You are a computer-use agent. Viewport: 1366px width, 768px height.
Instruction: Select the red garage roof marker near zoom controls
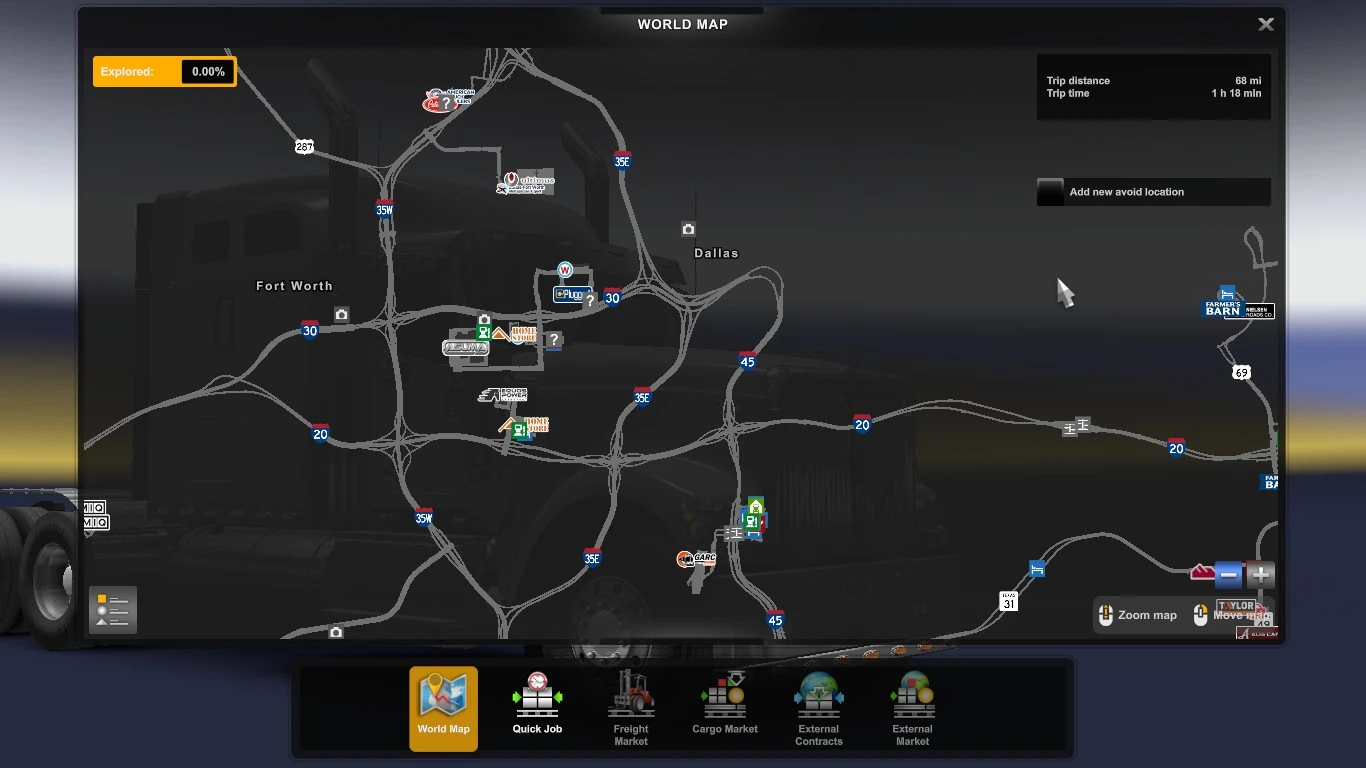pos(1204,572)
